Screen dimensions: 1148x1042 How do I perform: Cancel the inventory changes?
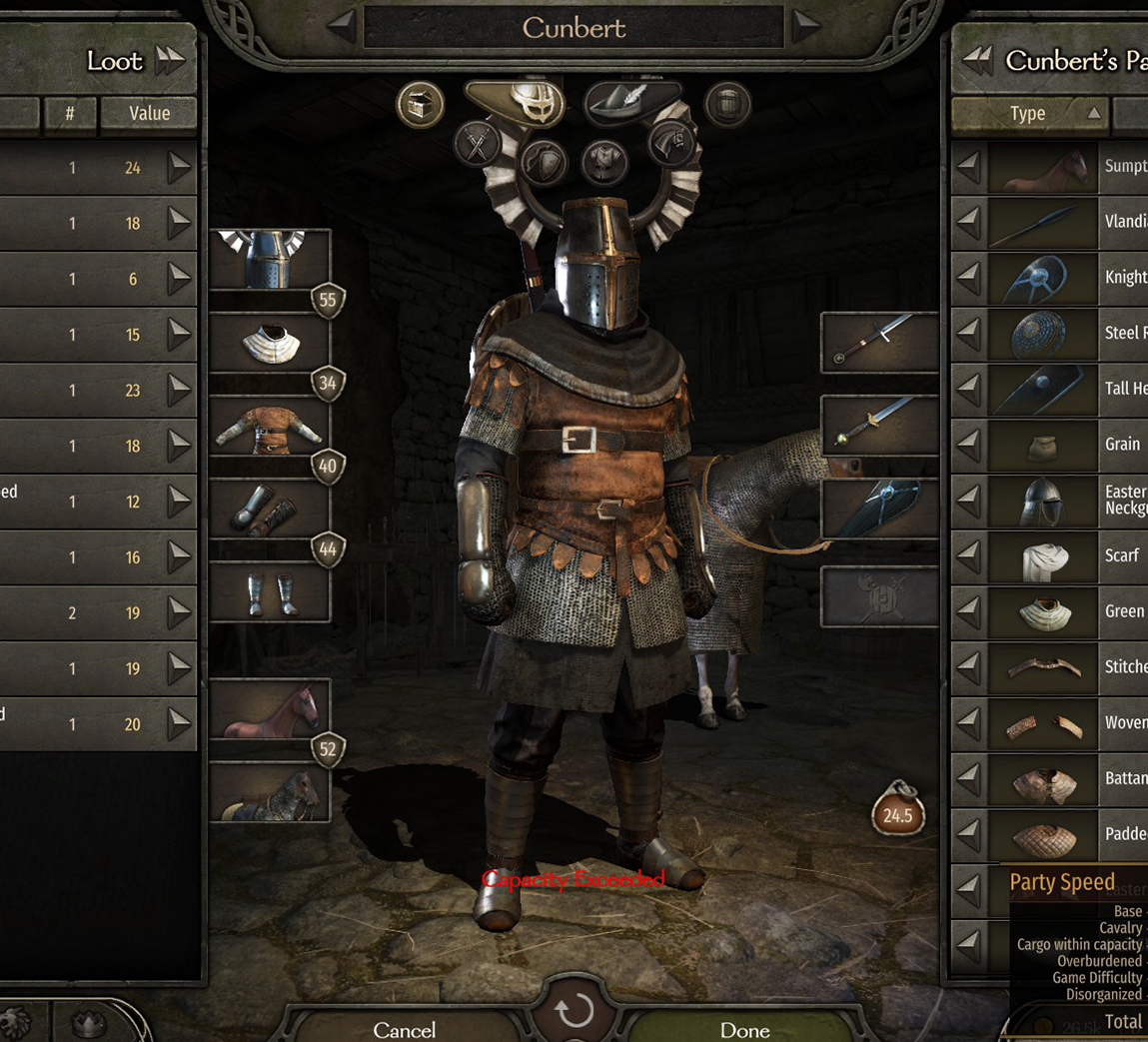pyautogui.click(x=404, y=1029)
